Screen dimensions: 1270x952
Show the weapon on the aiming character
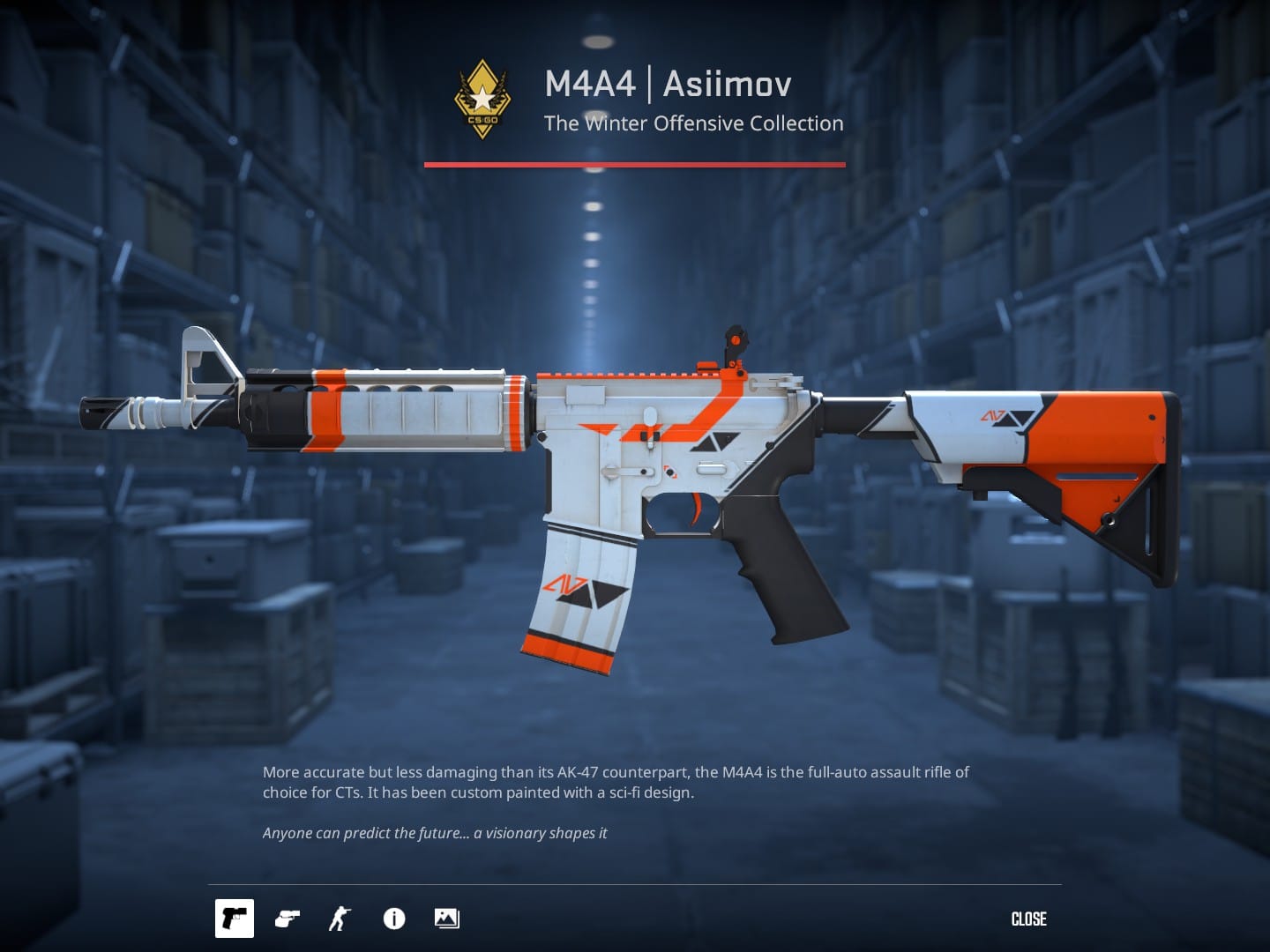[340, 919]
